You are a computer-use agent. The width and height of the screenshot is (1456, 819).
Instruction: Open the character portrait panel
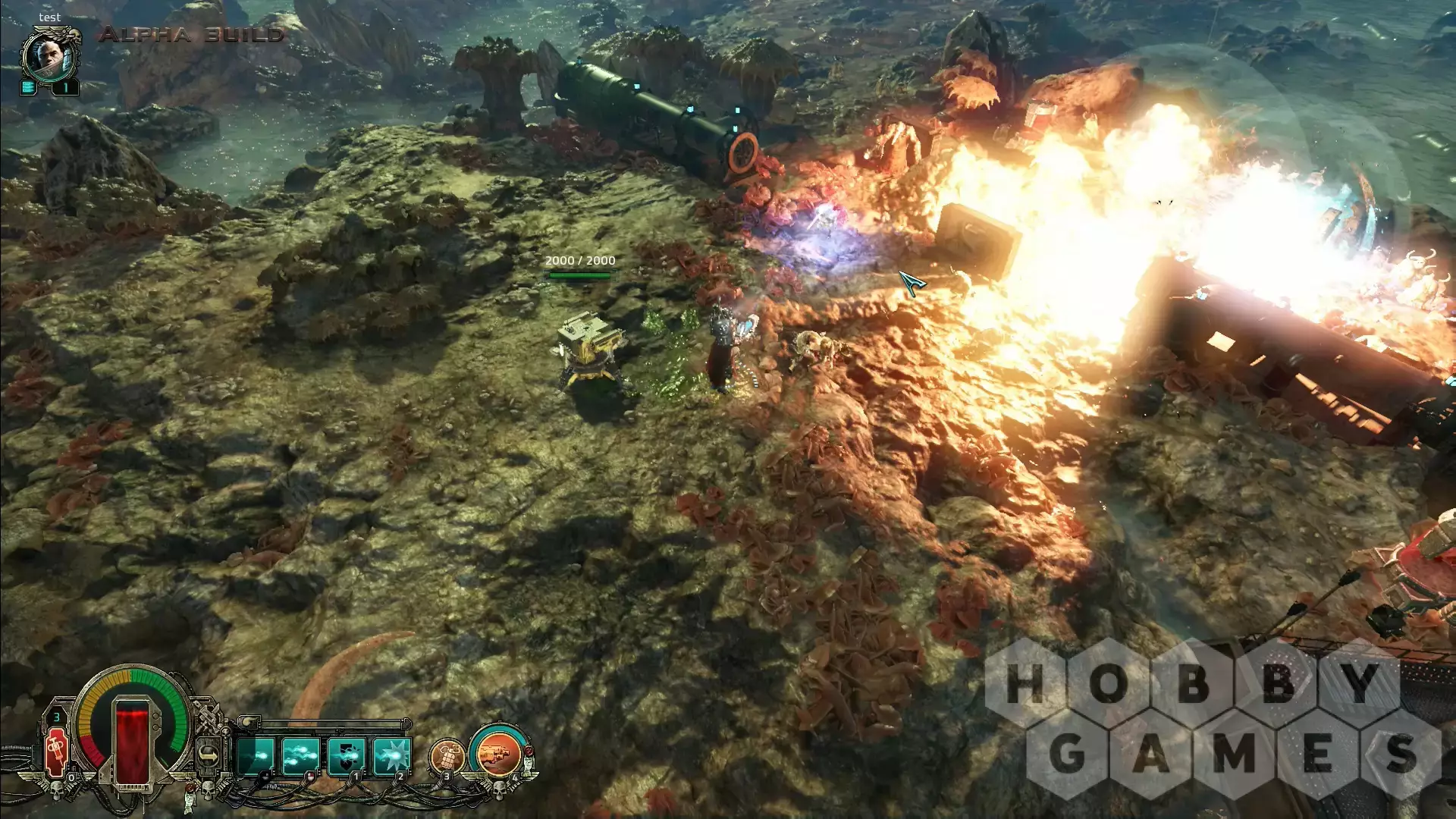(50, 56)
